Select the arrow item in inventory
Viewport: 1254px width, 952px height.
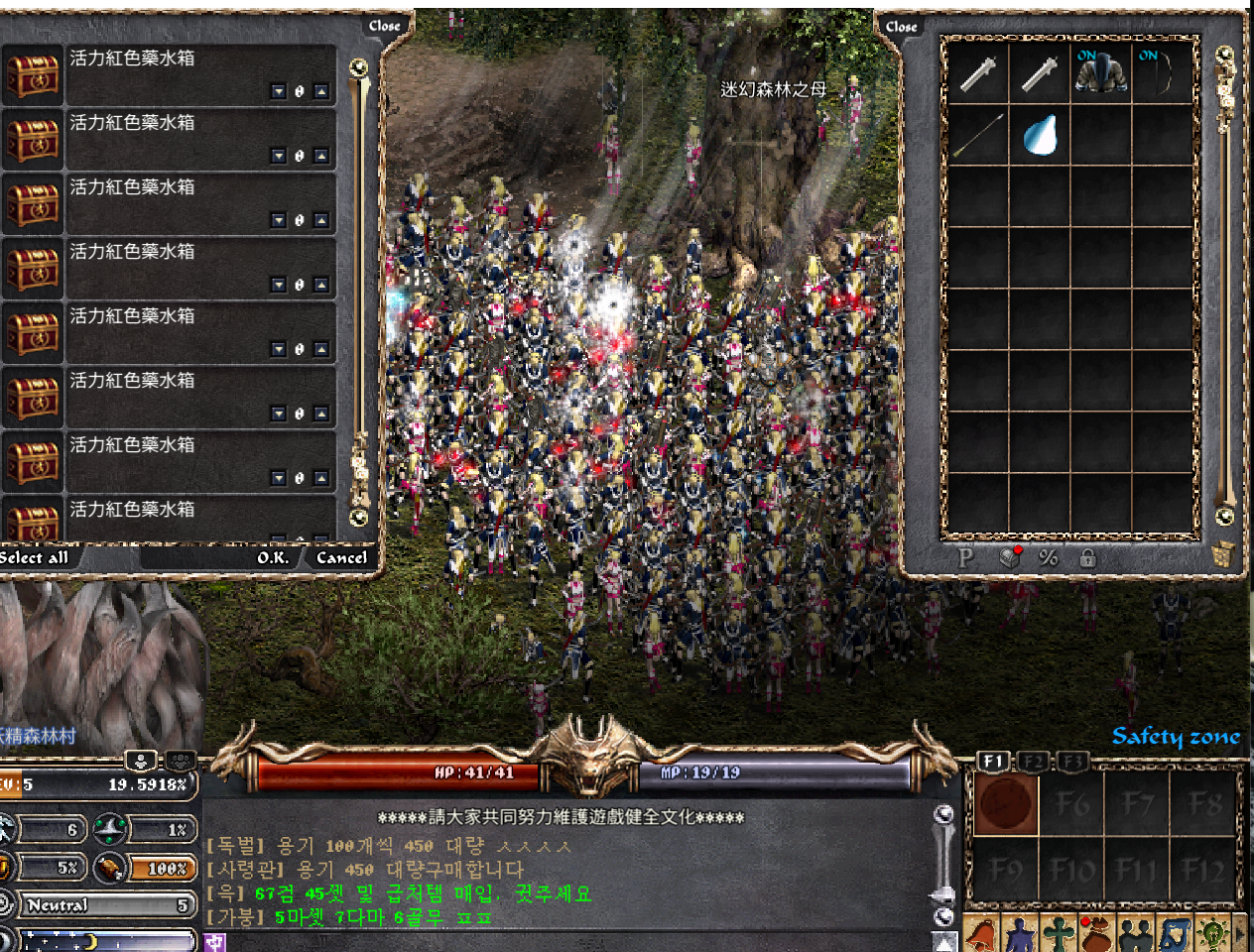click(978, 135)
